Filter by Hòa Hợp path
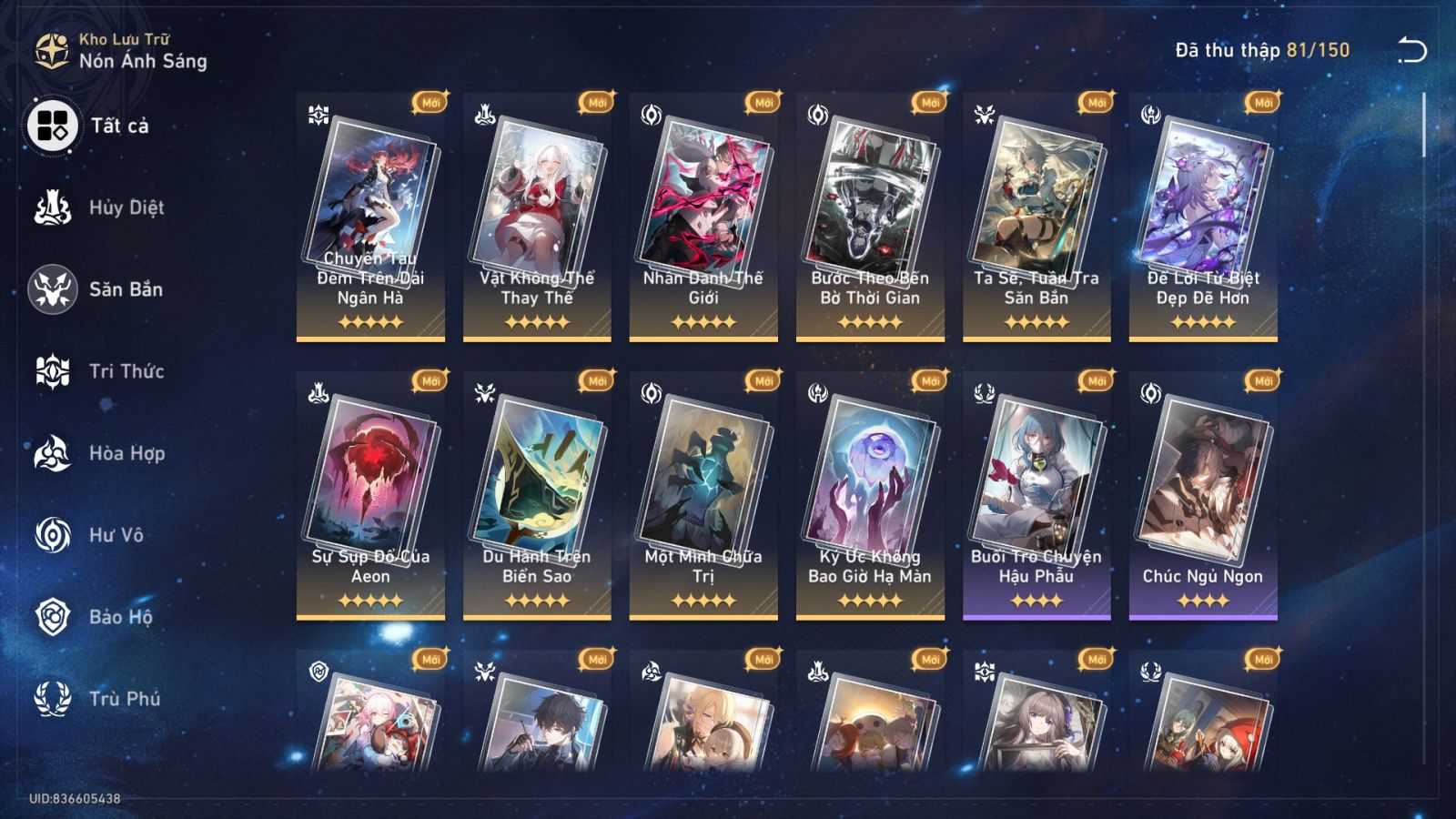 (x=100, y=453)
